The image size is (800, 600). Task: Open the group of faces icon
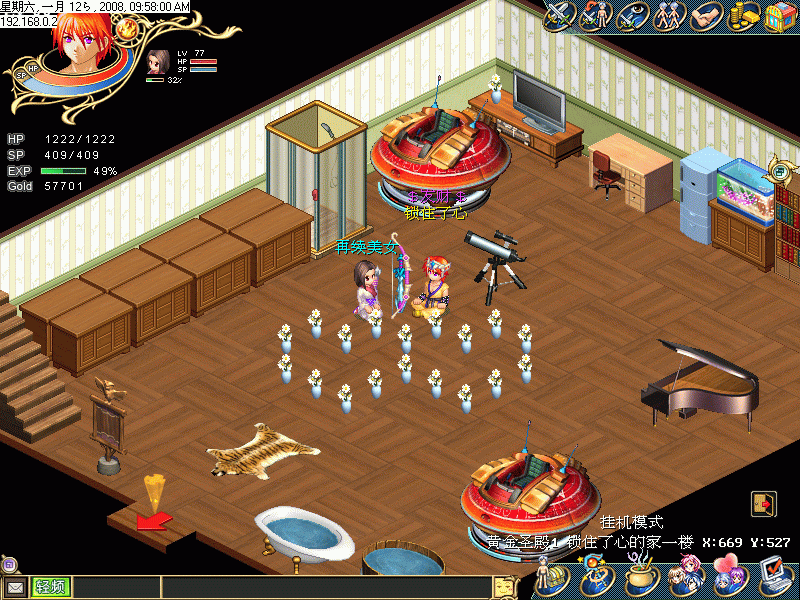(x=686, y=578)
